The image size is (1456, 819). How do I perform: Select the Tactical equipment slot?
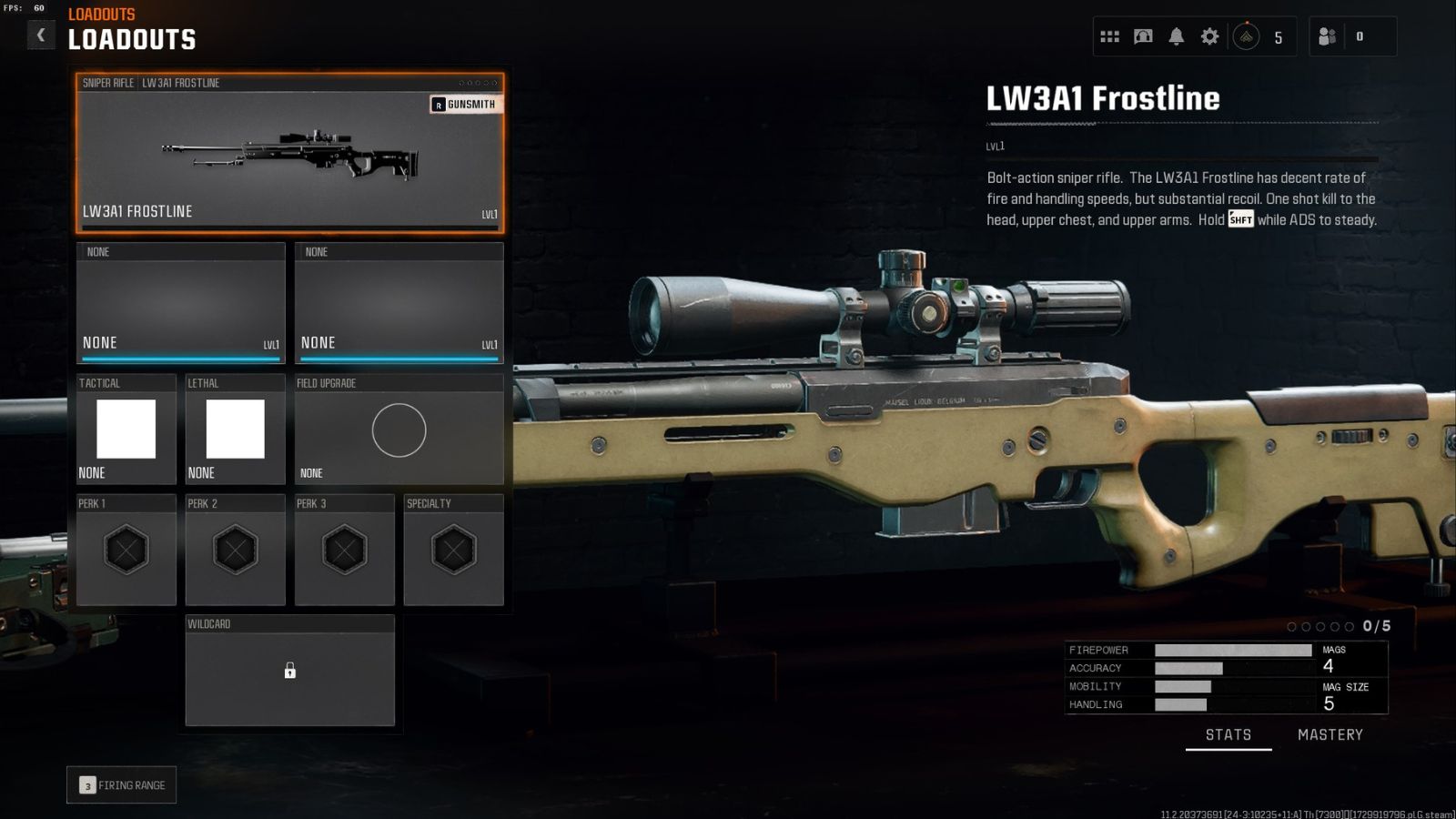click(125, 428)
